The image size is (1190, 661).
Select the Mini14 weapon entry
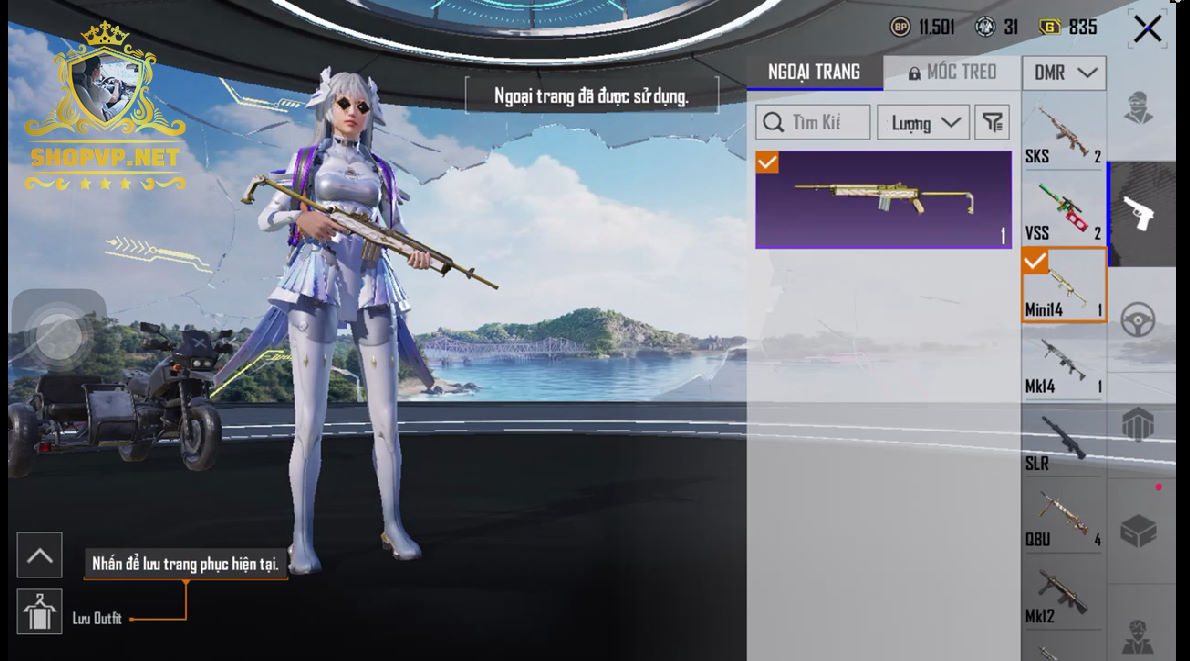tap(1063, 286)
